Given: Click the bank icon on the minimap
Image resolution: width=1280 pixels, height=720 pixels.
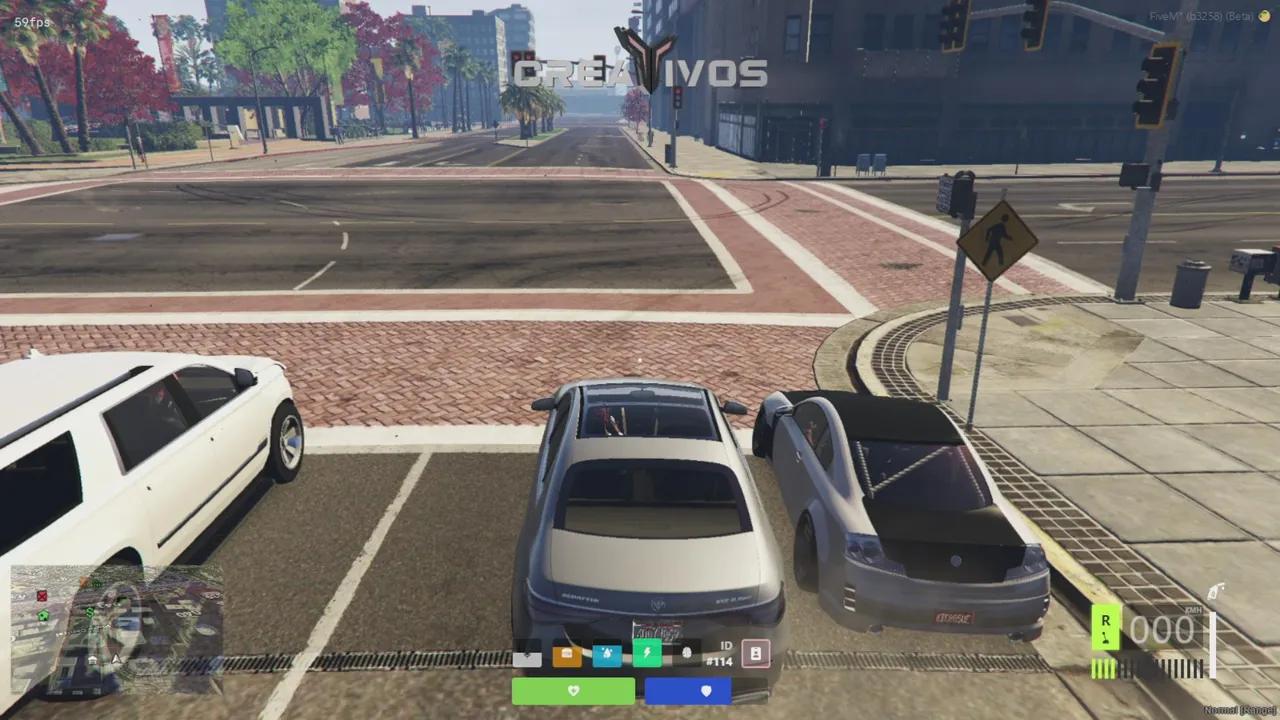Looking at the screenshot, I should (93, 659).
